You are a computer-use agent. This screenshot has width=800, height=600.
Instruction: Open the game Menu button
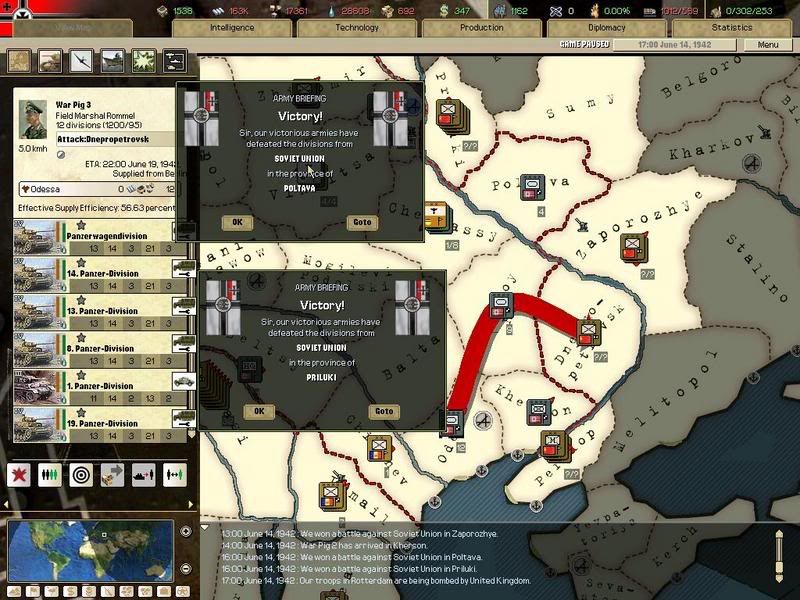pos(767,45)
